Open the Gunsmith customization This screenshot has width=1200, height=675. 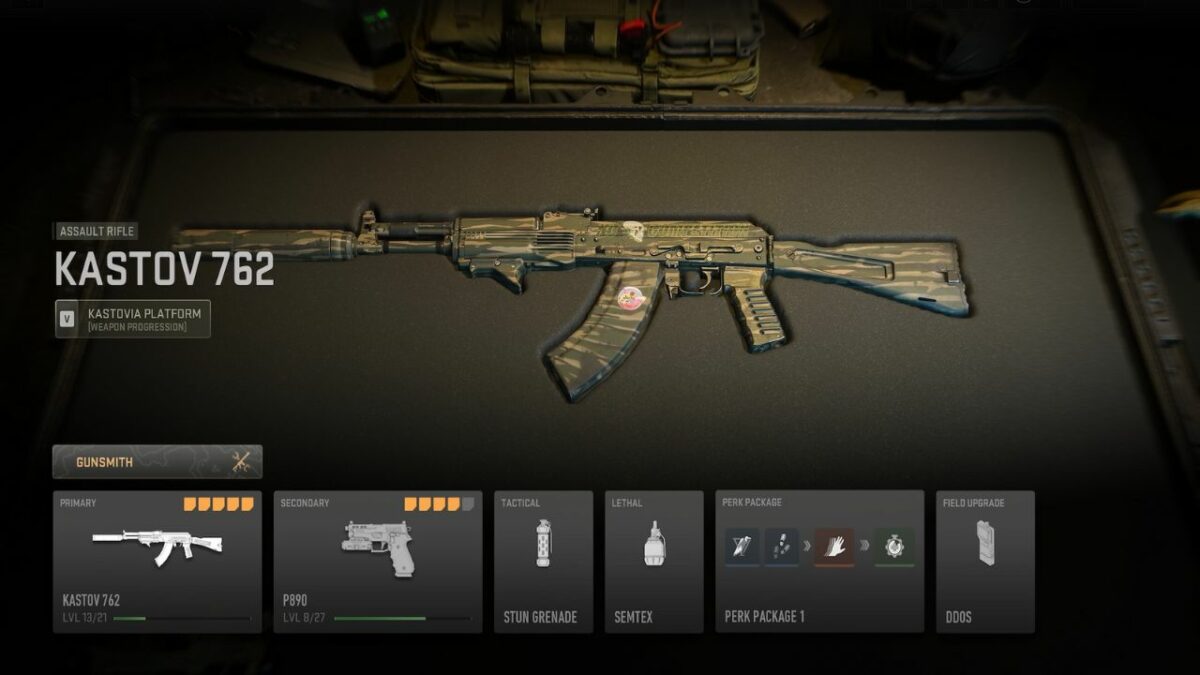157,462
